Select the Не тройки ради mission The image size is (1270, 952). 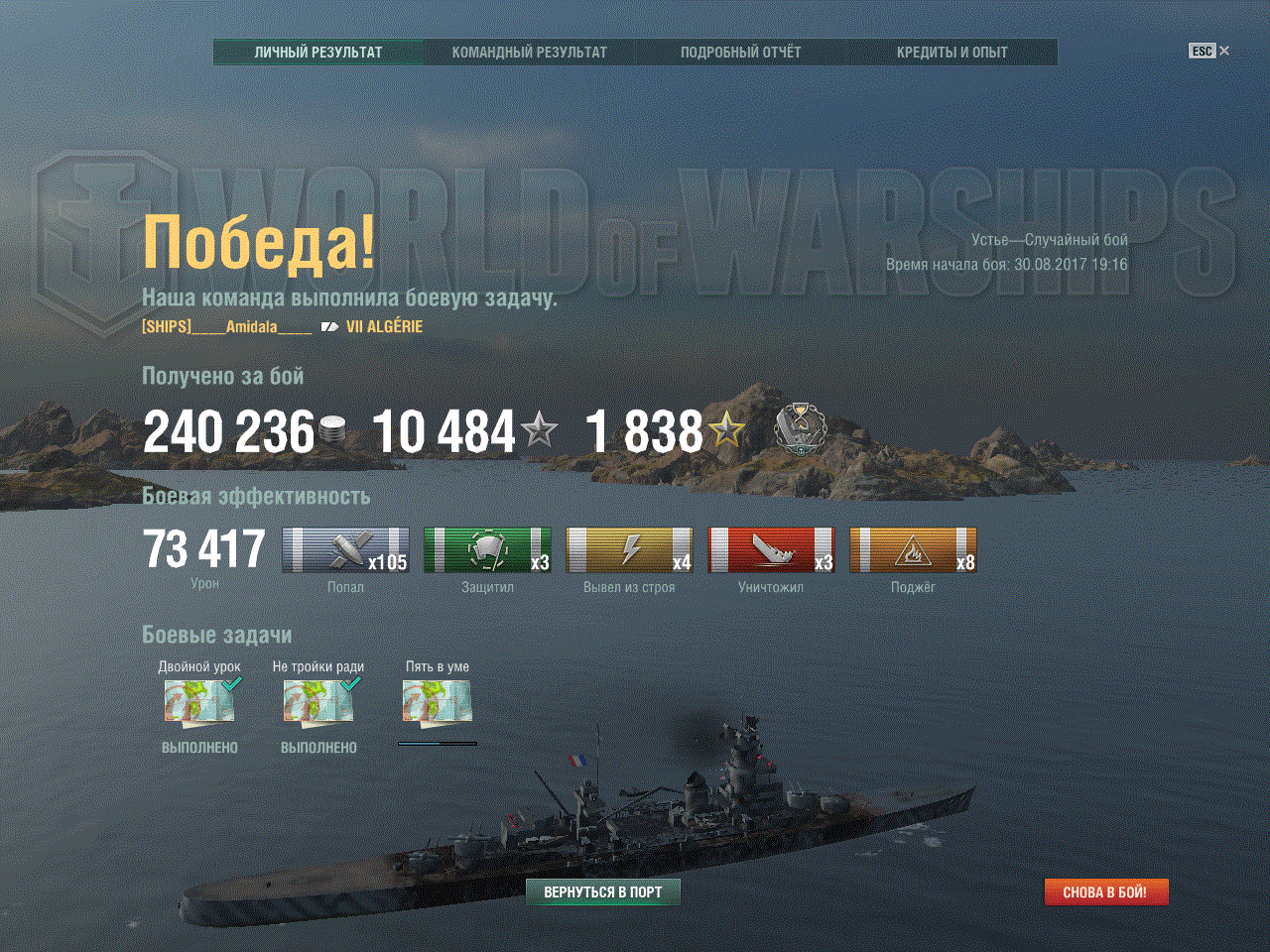click(318, 702)
